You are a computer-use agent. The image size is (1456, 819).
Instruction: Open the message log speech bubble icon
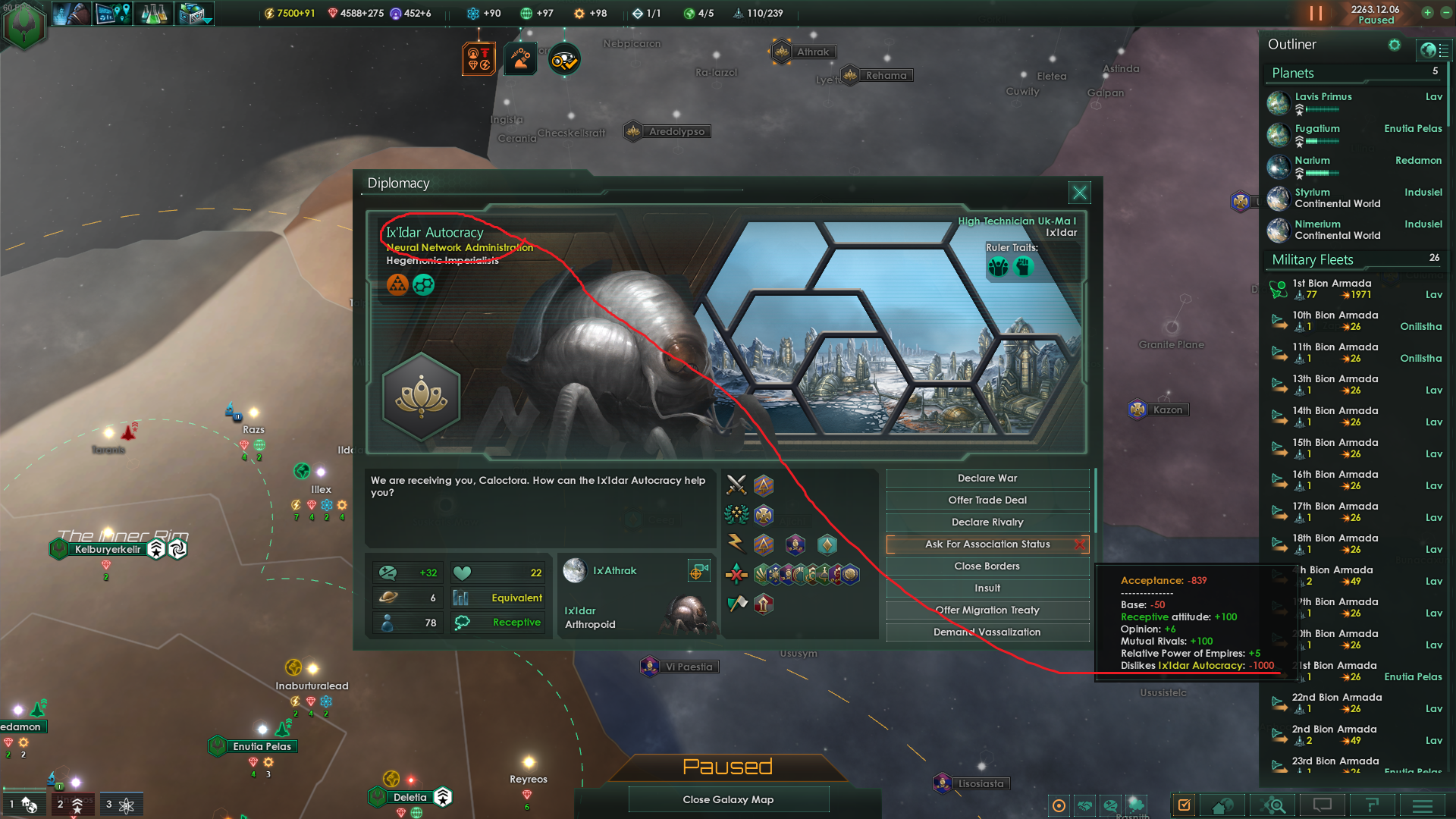coord(1322,805)
